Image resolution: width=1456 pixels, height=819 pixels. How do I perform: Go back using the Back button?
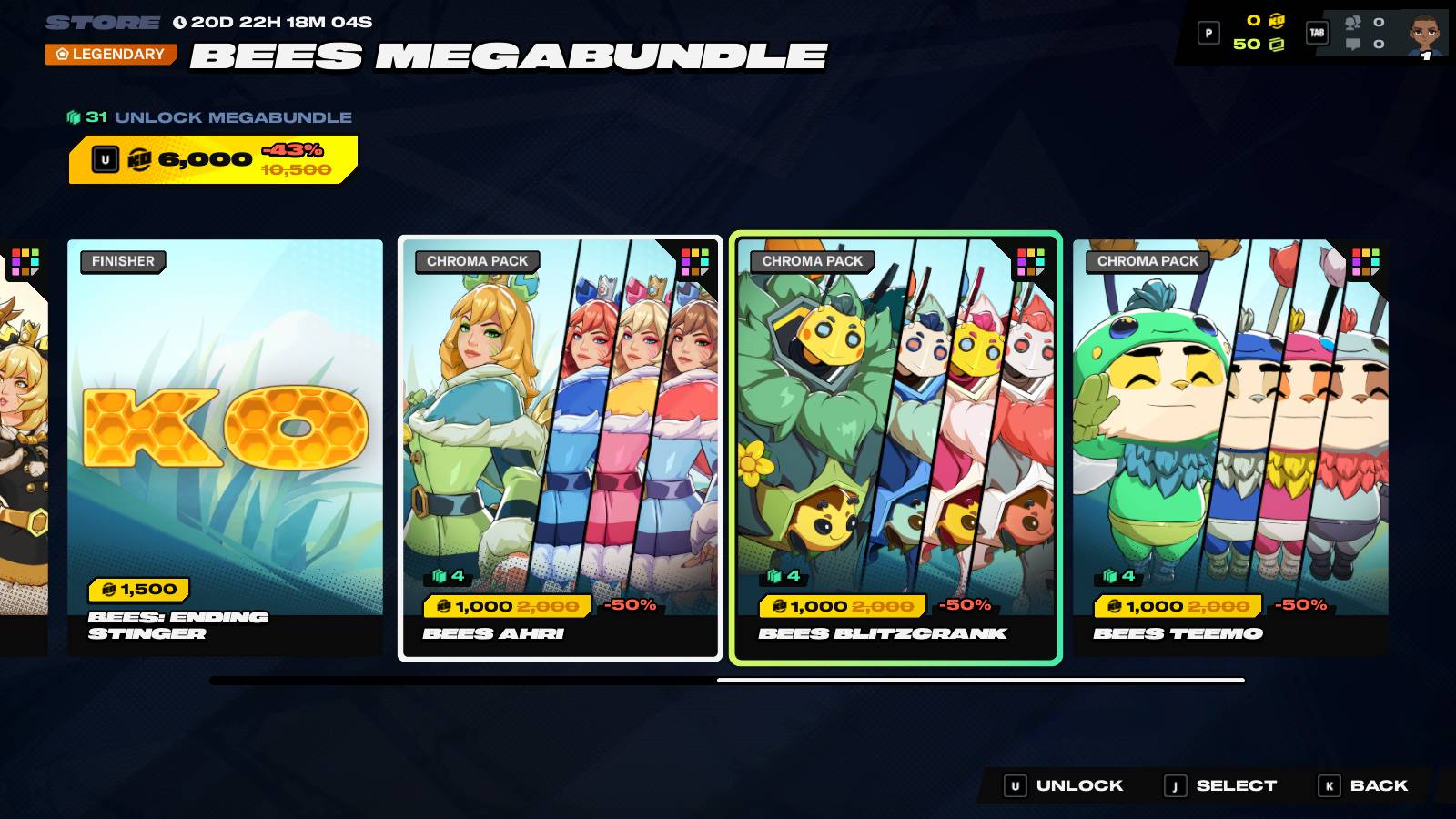[1363, 785]
